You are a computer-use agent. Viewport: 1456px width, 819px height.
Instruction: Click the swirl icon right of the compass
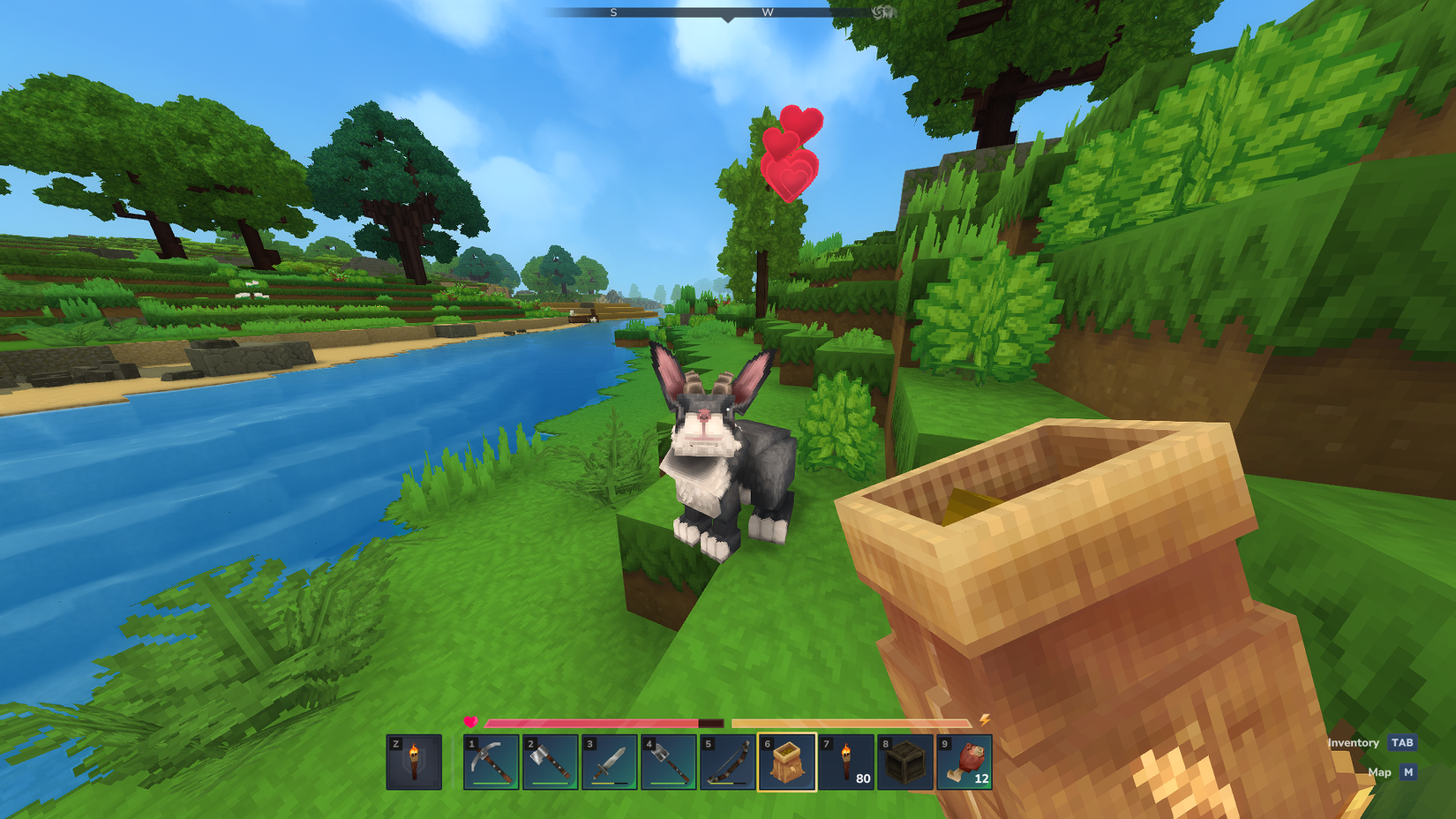879,12
